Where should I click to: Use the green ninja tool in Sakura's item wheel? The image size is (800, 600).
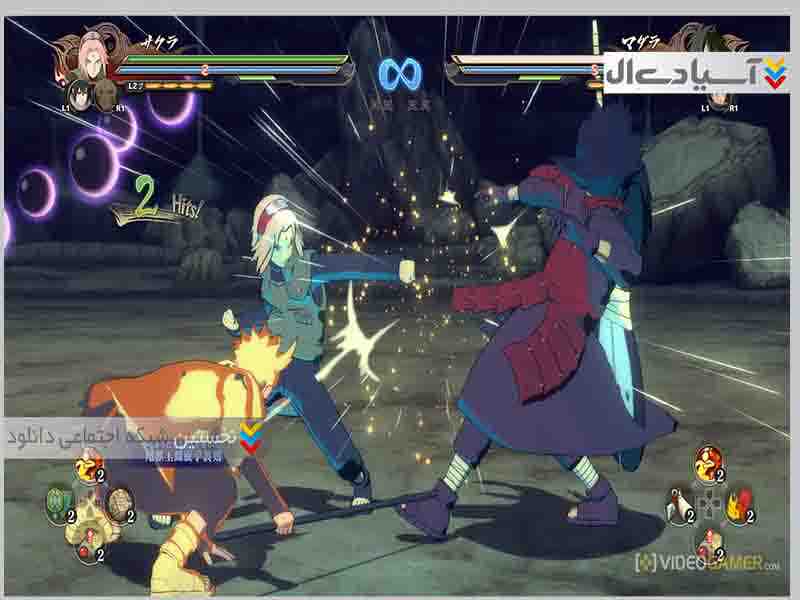(x=59, y=503)
